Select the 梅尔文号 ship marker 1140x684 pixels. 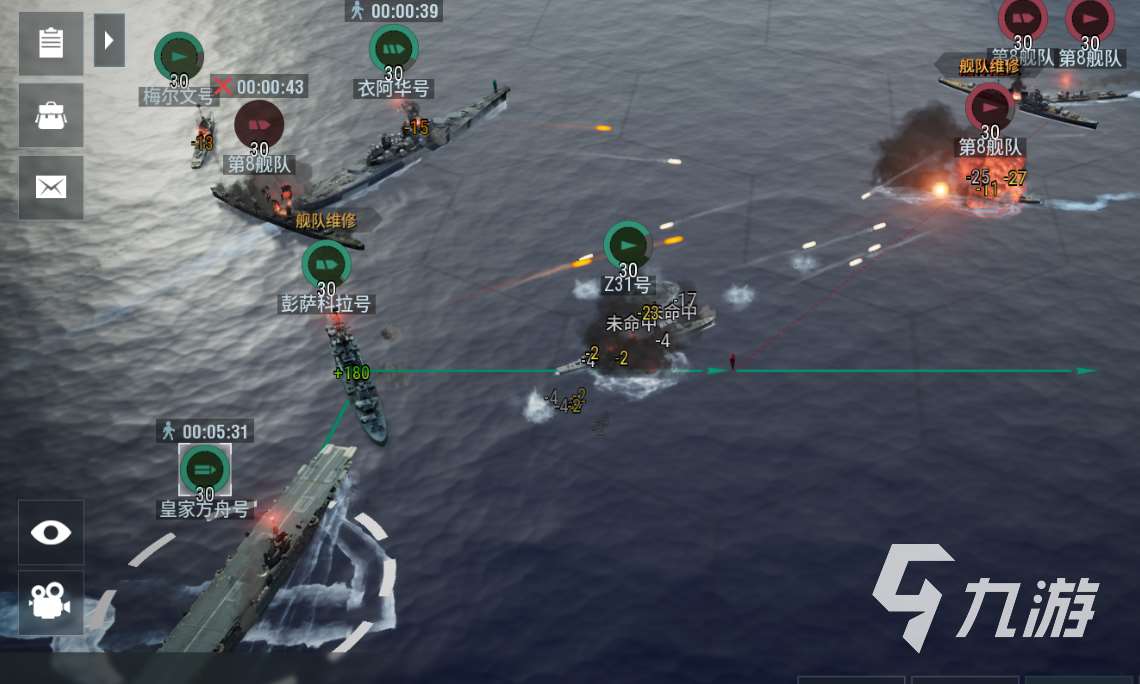point(179,56)
